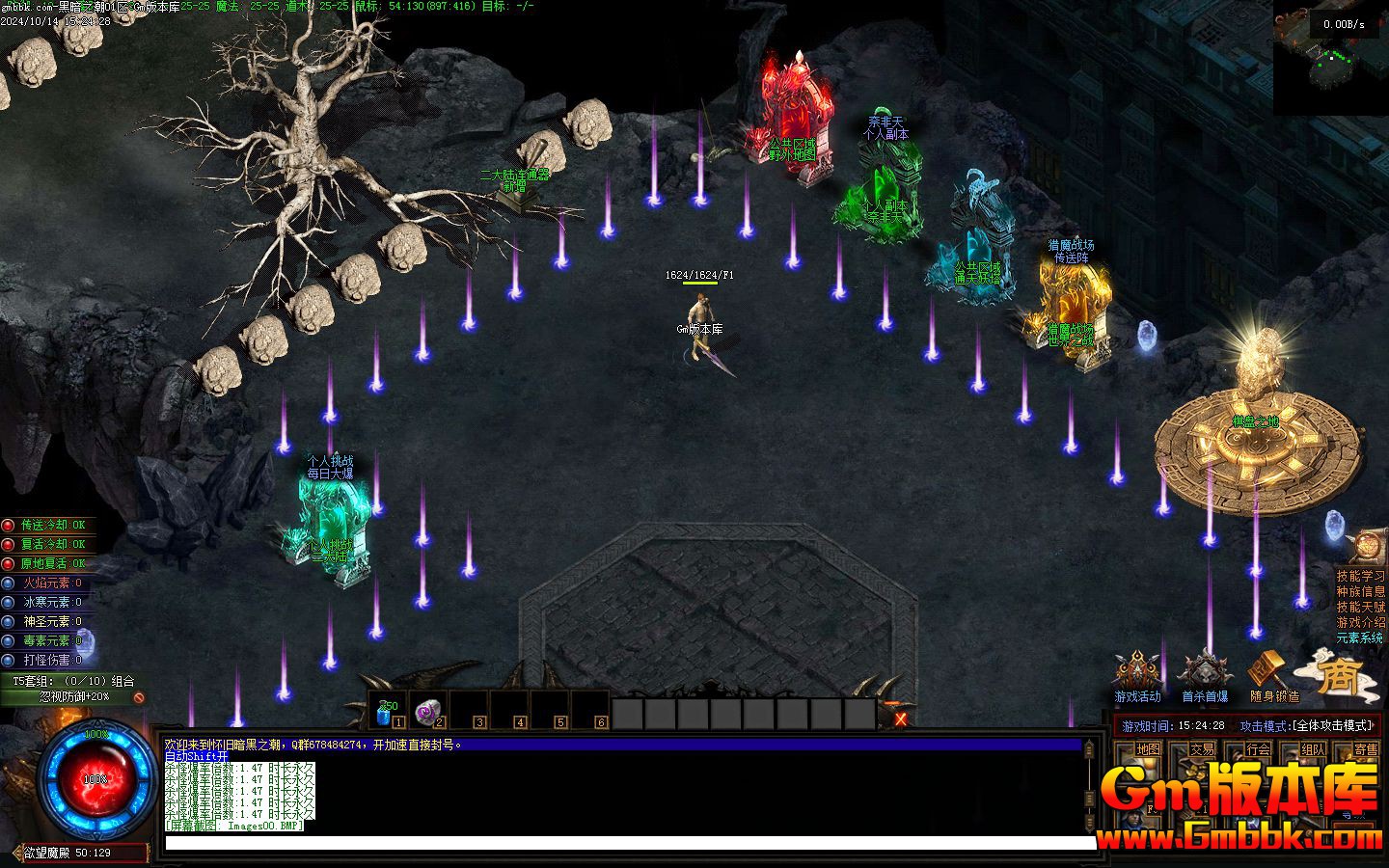This screenshot has width=1389, height=868.
Task: Open the 首杀首爆 first-kill icon
Action: (1204, 674)
